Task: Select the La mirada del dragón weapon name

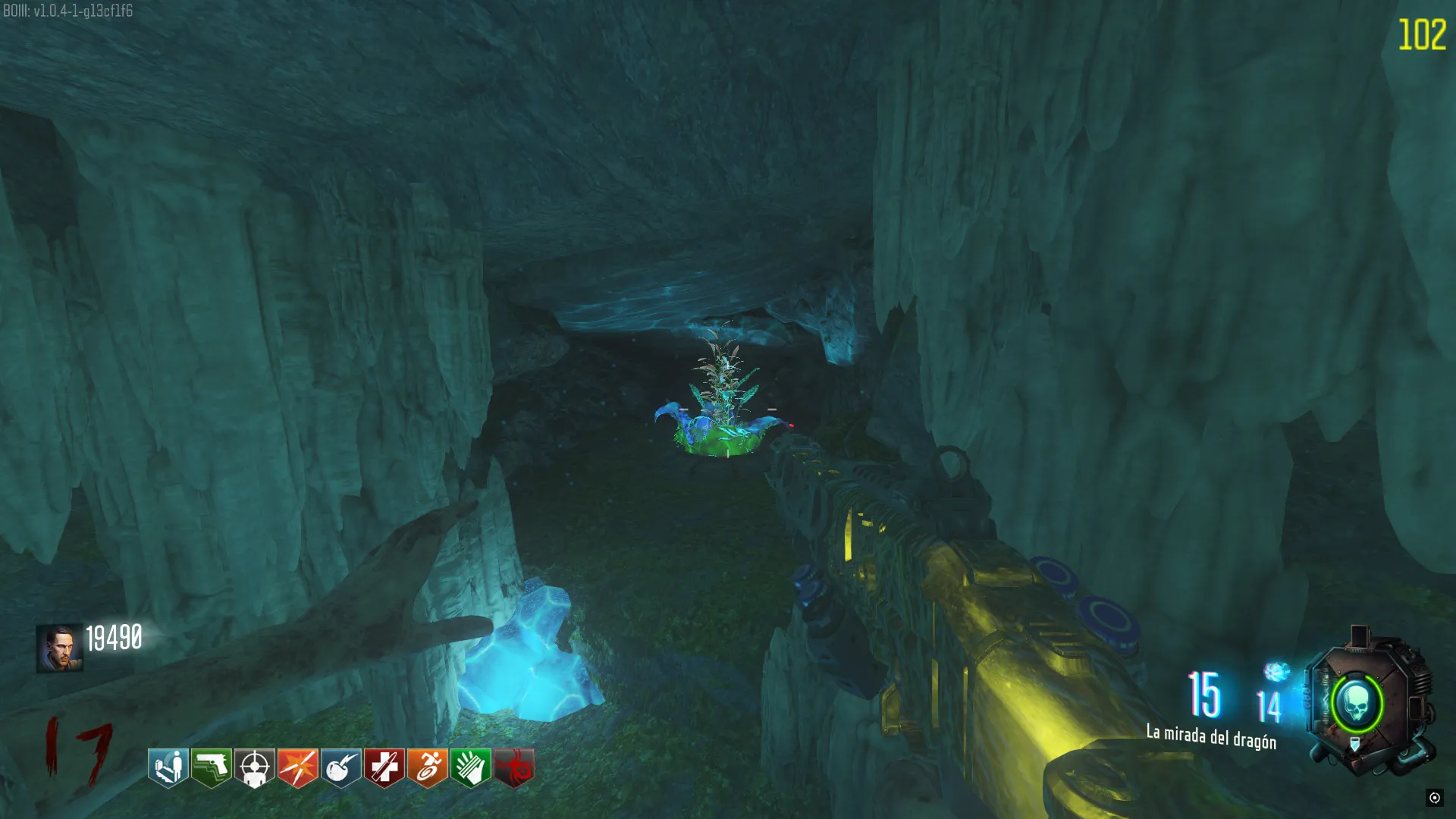Action: pyautogui.click(x=1211, y=736)
